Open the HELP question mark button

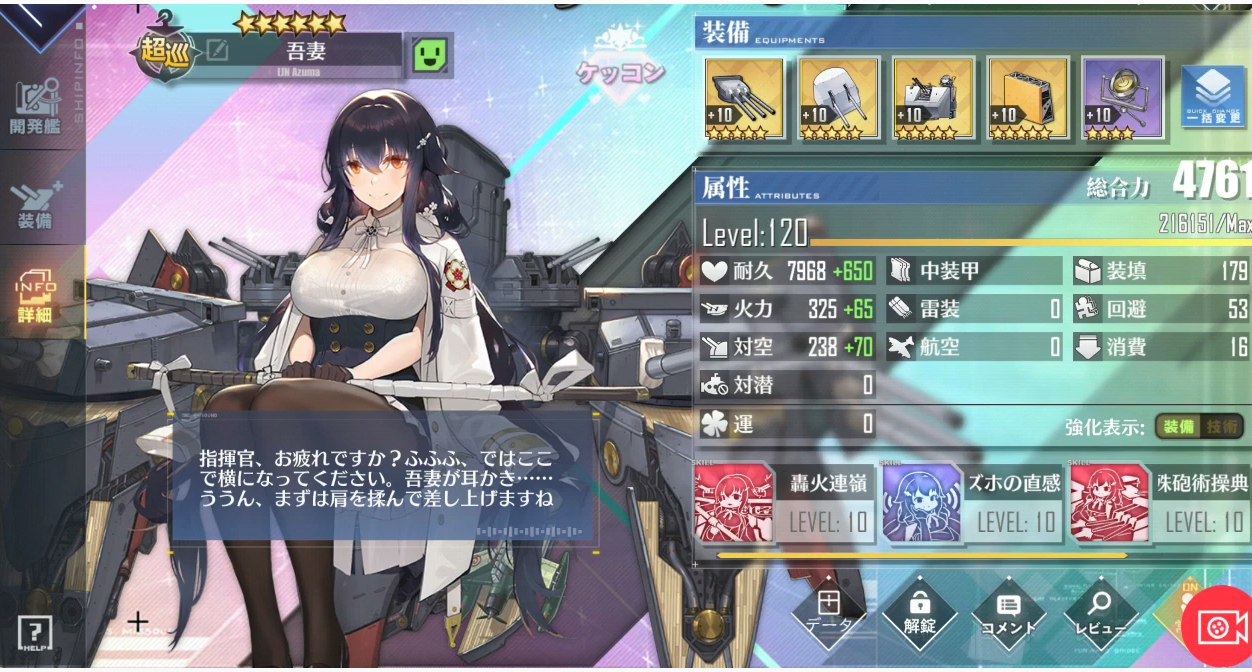point(34,632)
